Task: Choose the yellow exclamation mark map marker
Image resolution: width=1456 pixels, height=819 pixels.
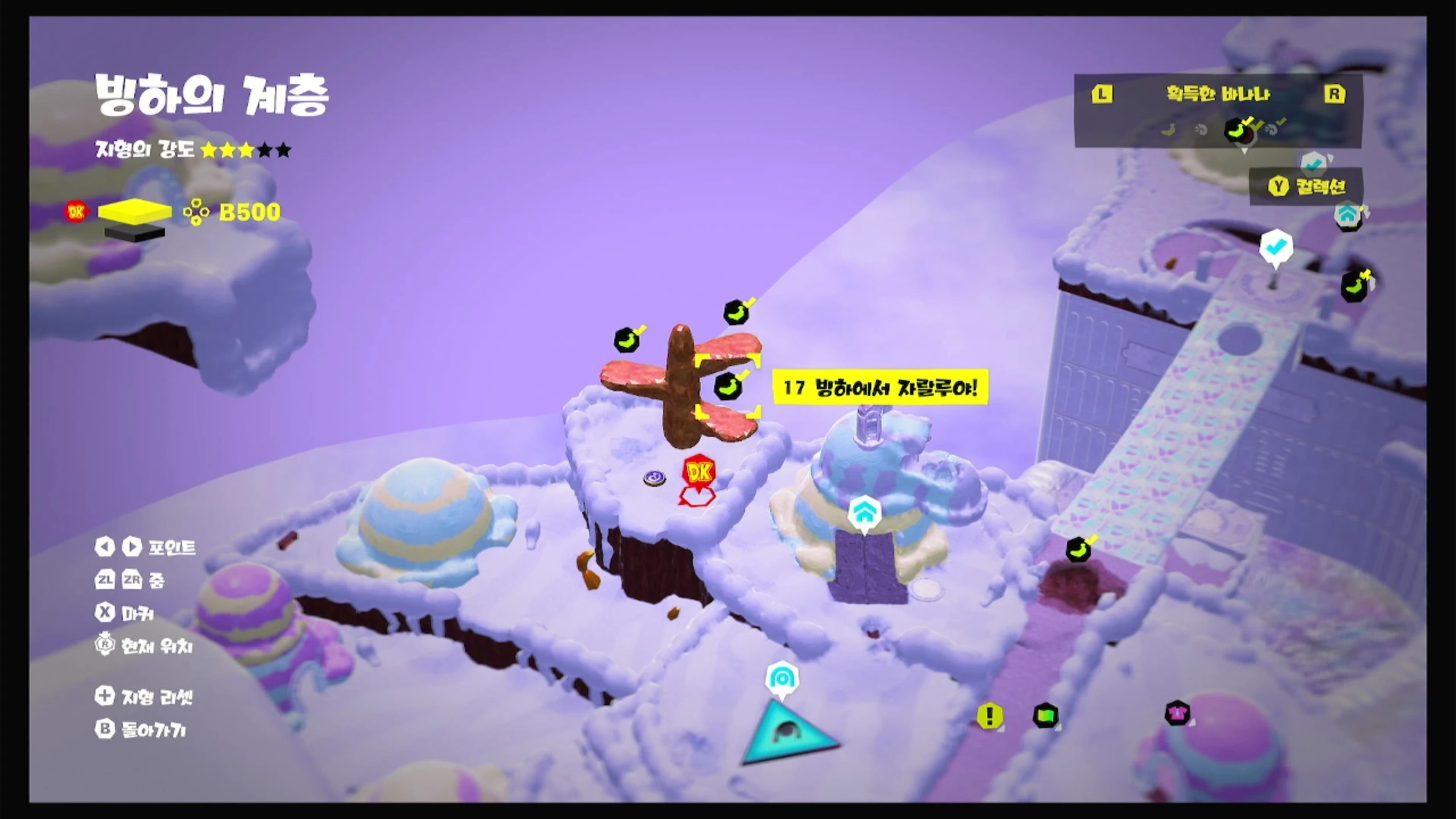Action: pyautogui.click(x=990, y=715)
